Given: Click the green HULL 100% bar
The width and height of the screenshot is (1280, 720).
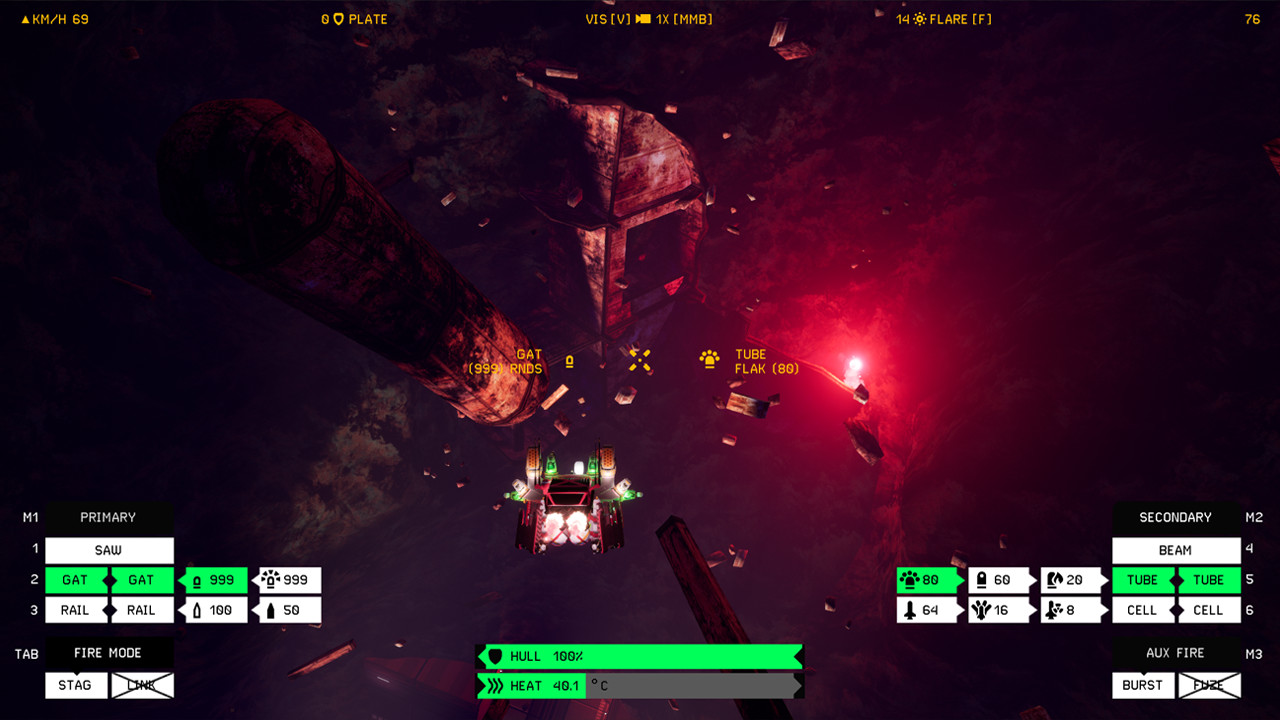Looking at the screenshot, I should pos(640,657).
